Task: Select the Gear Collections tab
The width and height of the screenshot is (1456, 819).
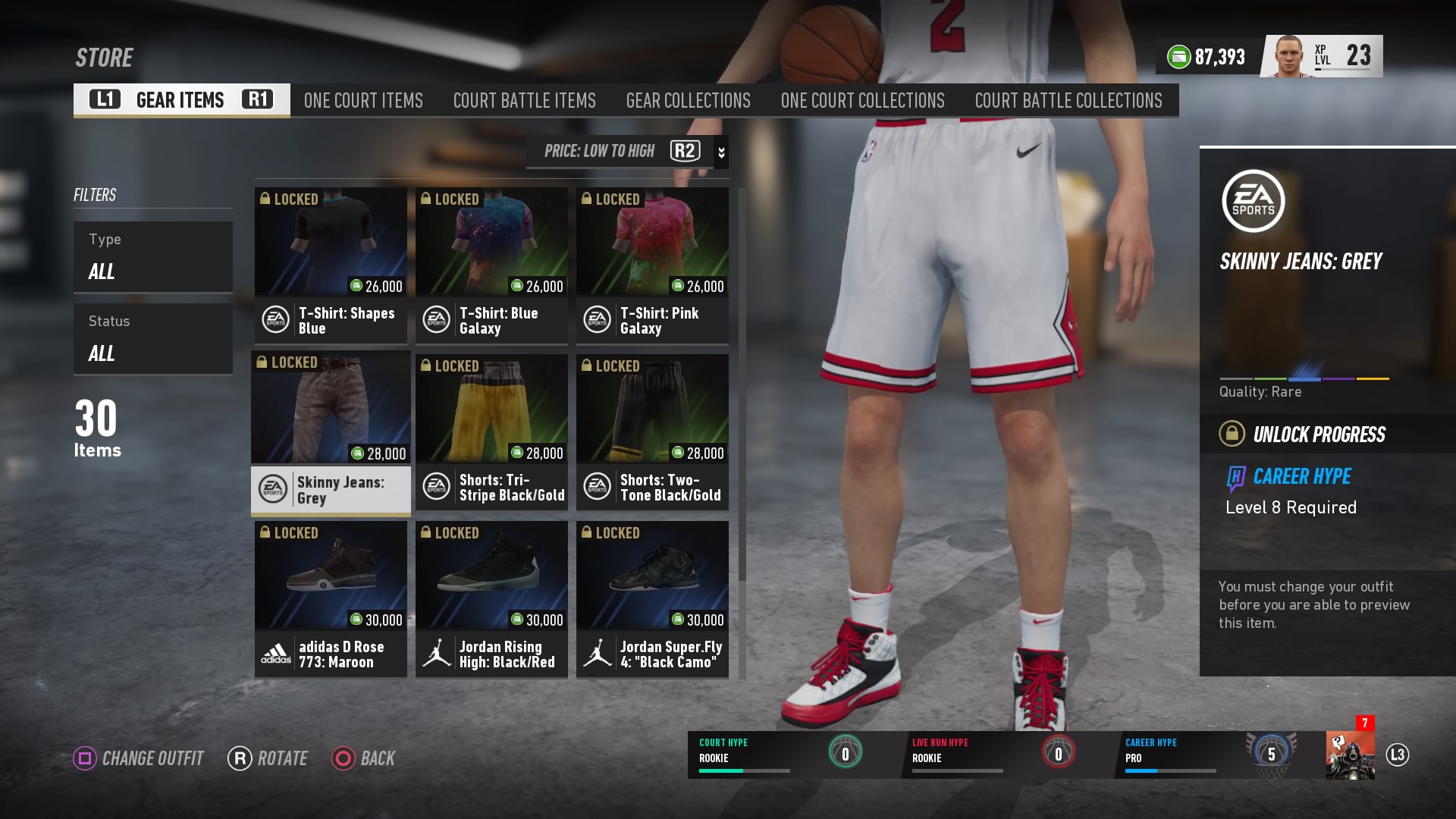Action: click(688, 100)
